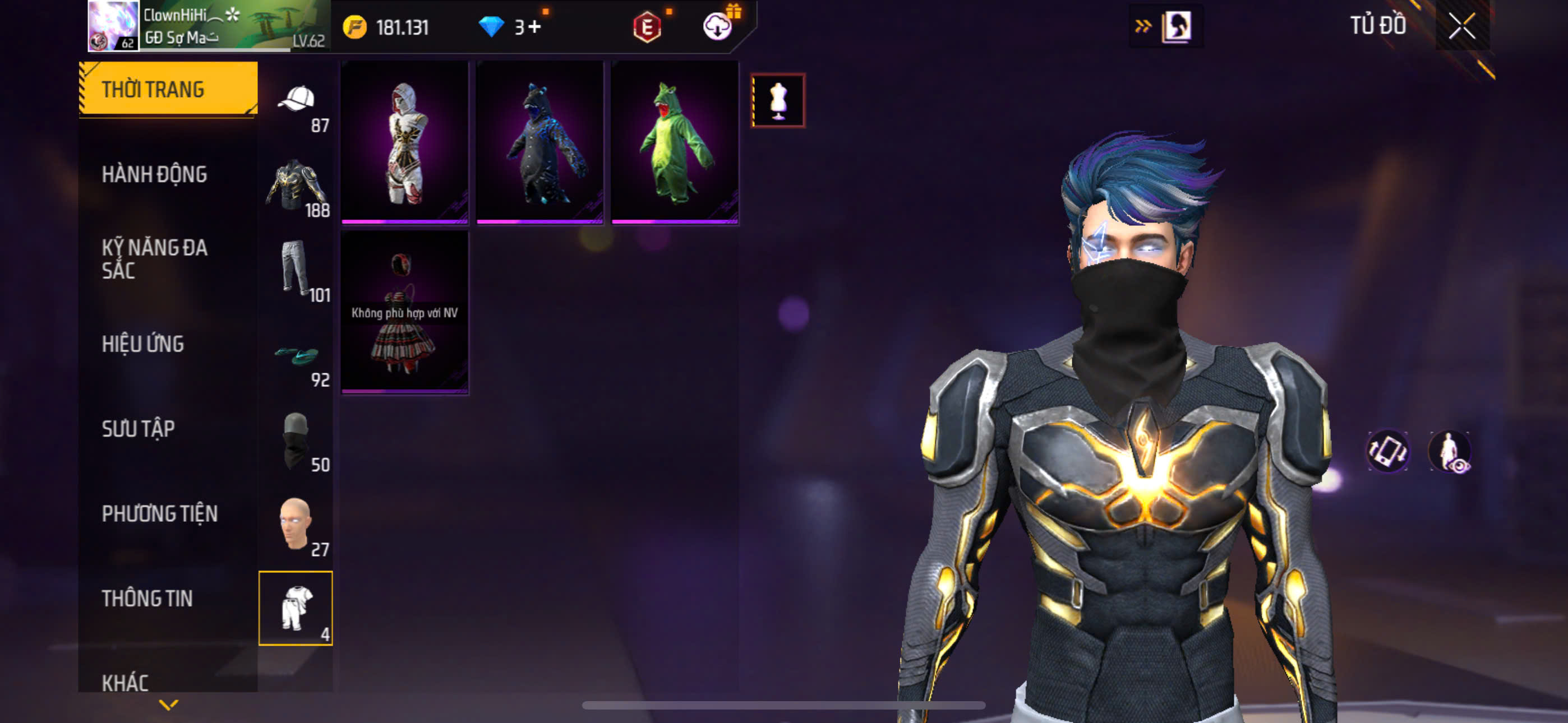Switch to SƯU TẬP tab
The image size is (1568, 723).
tap(138, 429)
